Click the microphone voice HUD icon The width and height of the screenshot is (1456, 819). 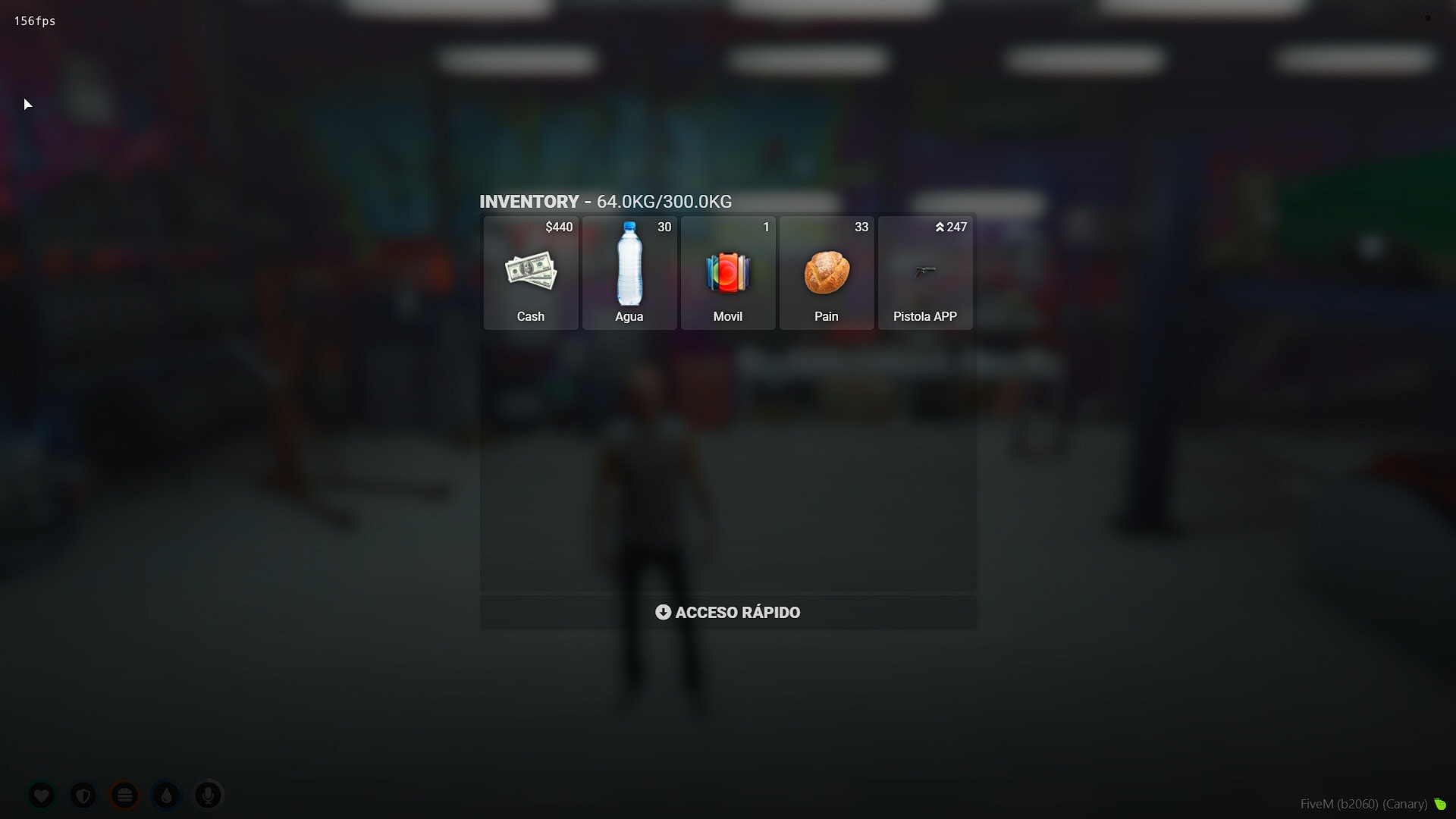208,795
